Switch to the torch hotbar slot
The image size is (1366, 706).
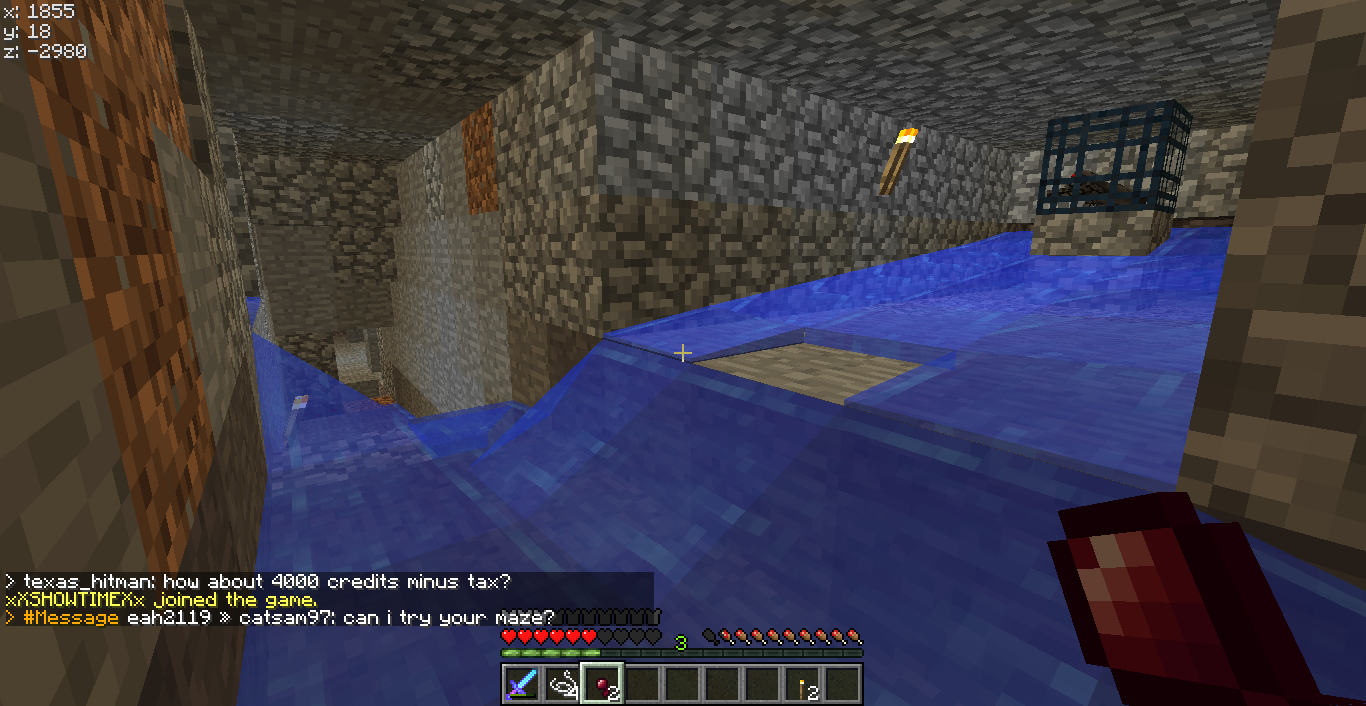coord(802,685)
